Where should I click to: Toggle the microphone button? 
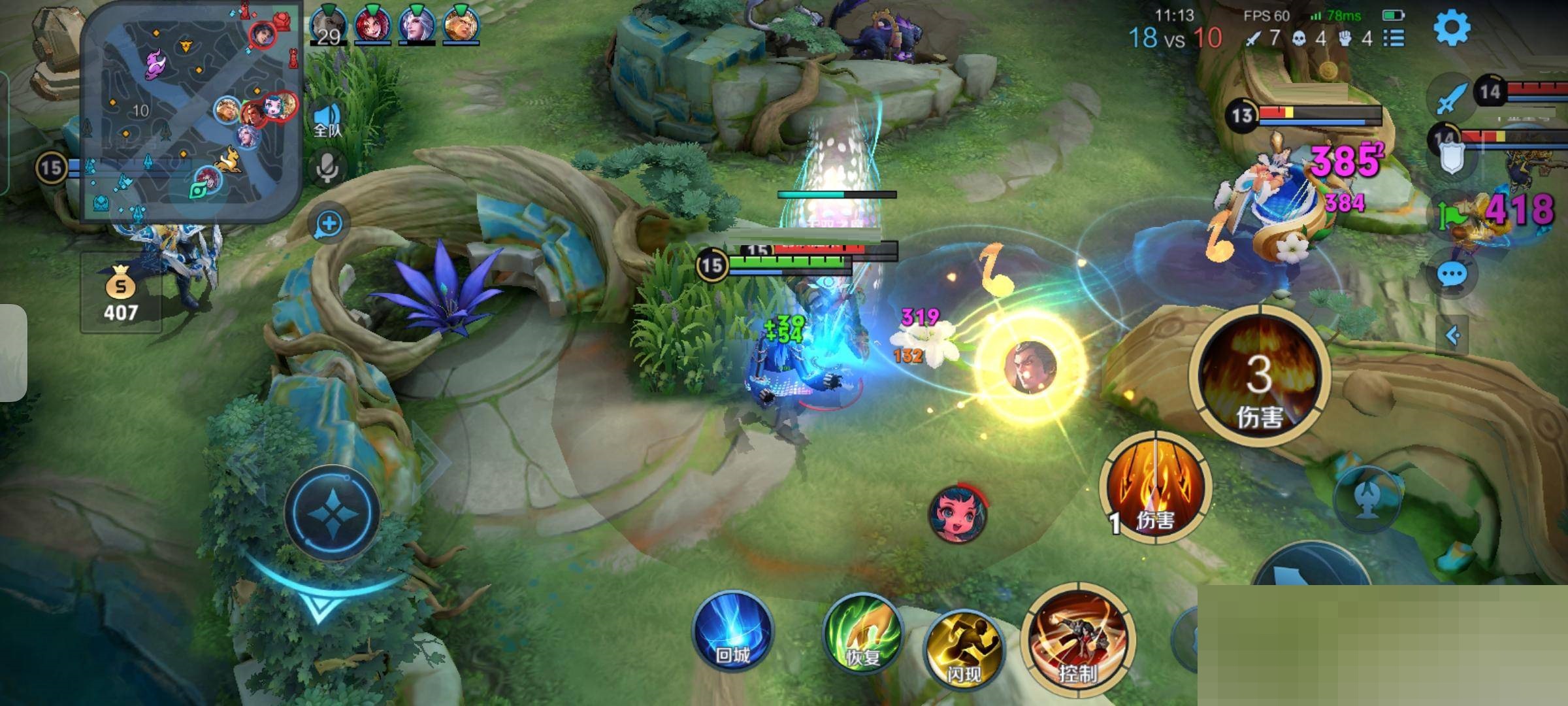tap(327, 168)
